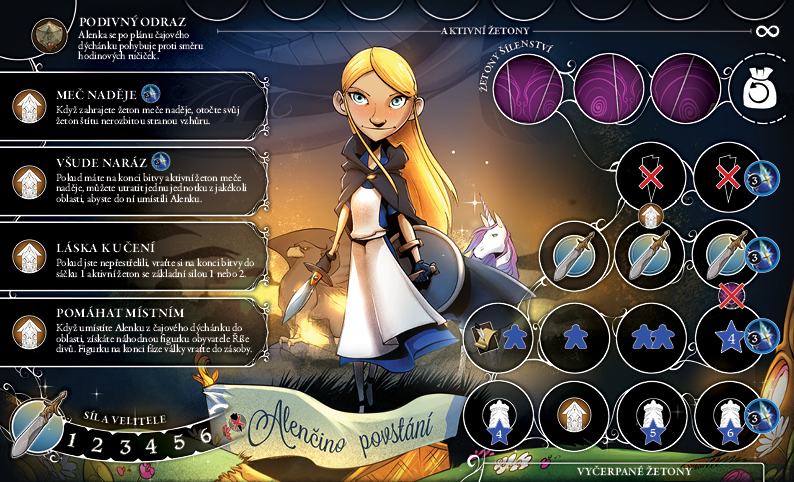794x482 pixels.
Task: Click number 1 on the strength track
Action: (x=76, y=440)
